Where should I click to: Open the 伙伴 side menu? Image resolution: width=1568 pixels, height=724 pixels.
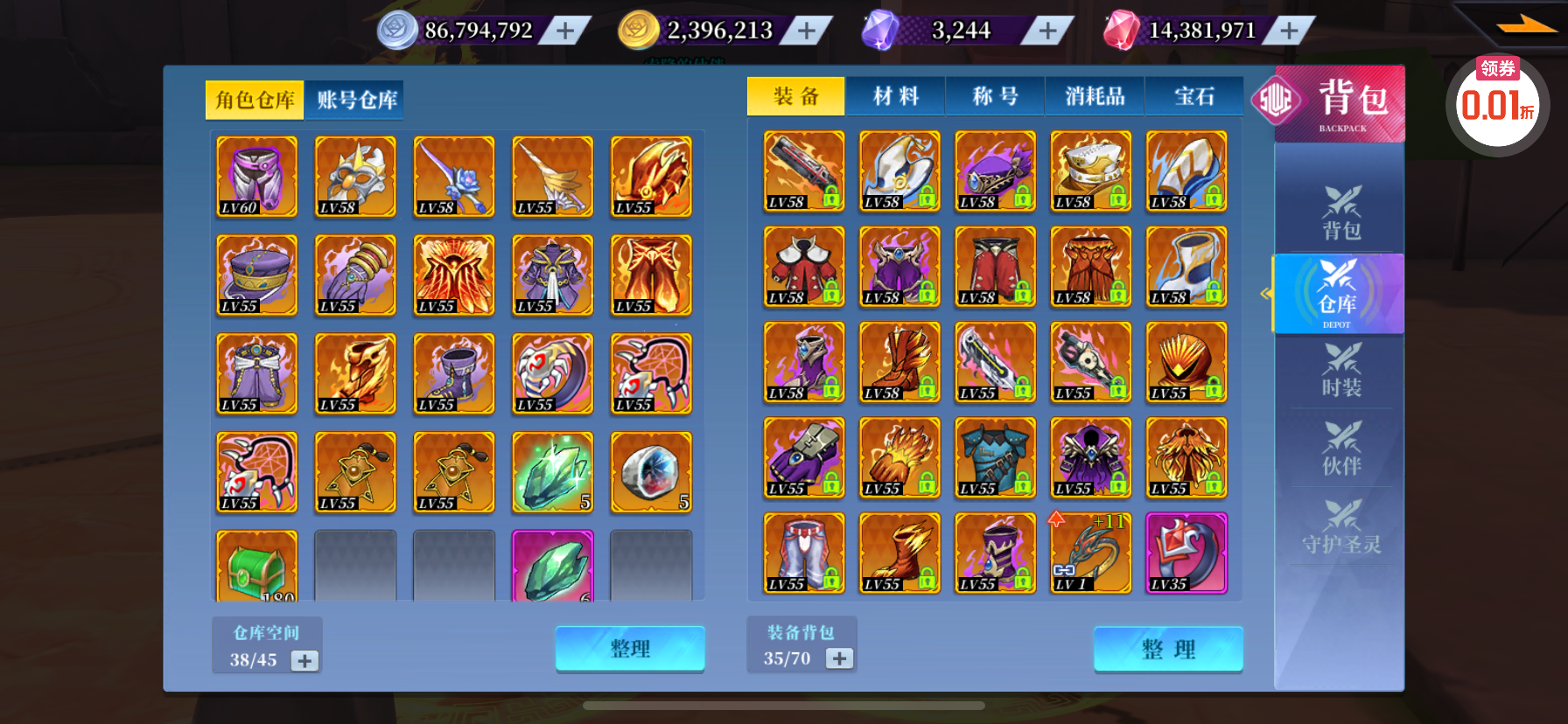coord(1340,449)
